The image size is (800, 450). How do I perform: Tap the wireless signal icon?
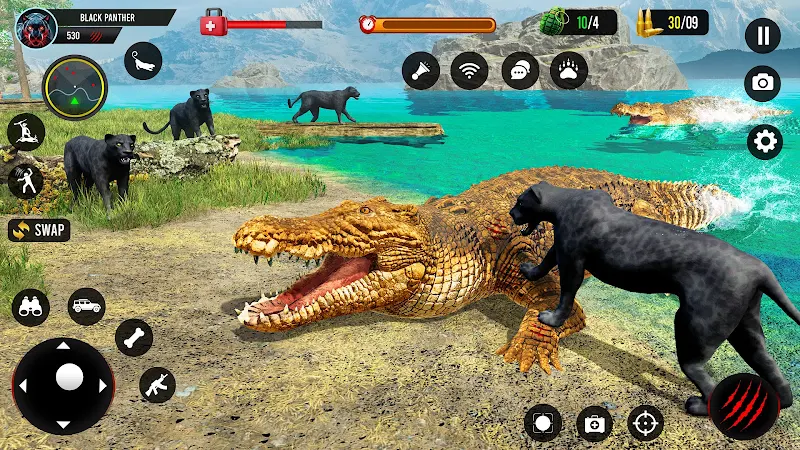[469, 71]
